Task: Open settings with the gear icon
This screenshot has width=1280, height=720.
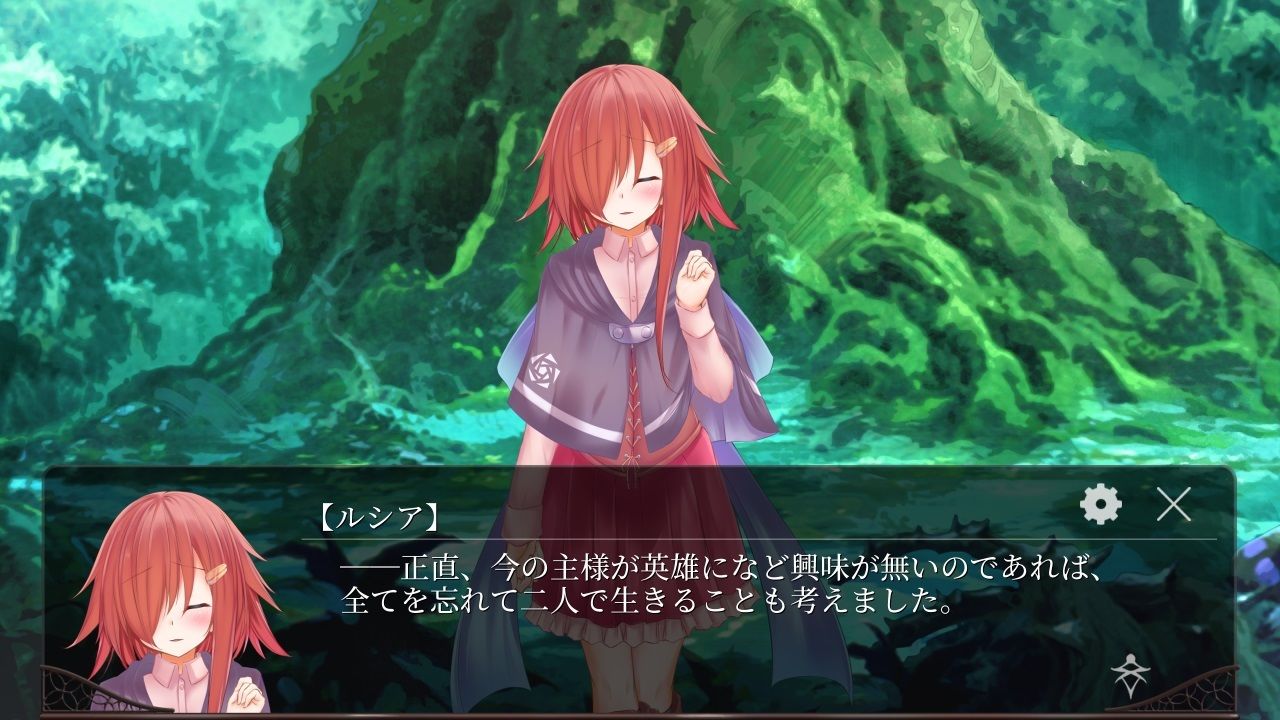Action: click(1101, 505)
